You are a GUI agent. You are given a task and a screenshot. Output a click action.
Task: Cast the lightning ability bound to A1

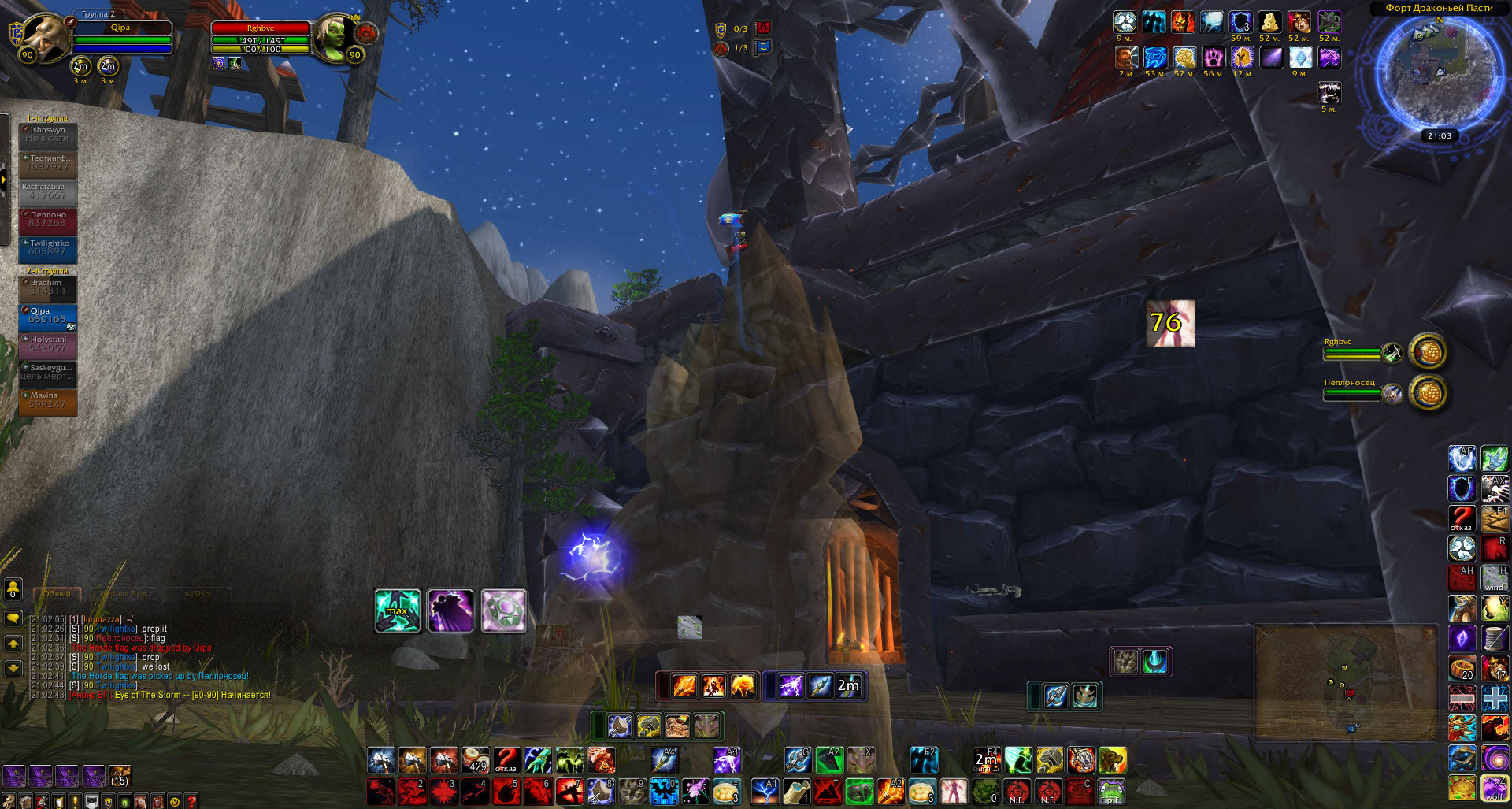click(x=765, y=791)
